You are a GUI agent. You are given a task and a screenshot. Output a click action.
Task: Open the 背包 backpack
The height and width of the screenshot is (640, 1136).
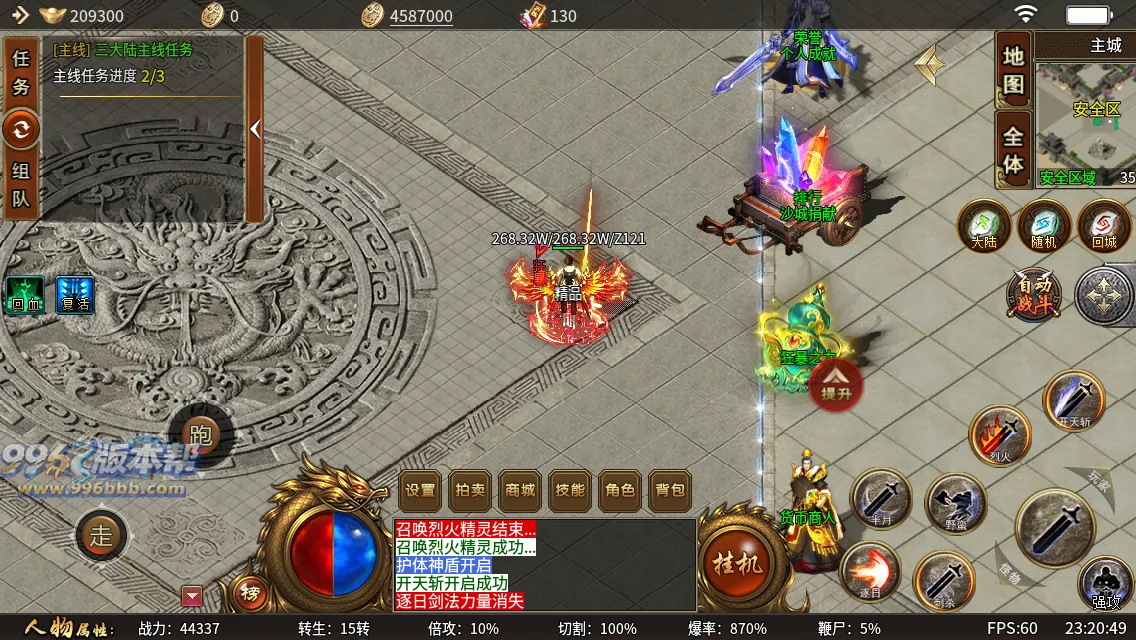pyautogui.click(x=670, y=490)
